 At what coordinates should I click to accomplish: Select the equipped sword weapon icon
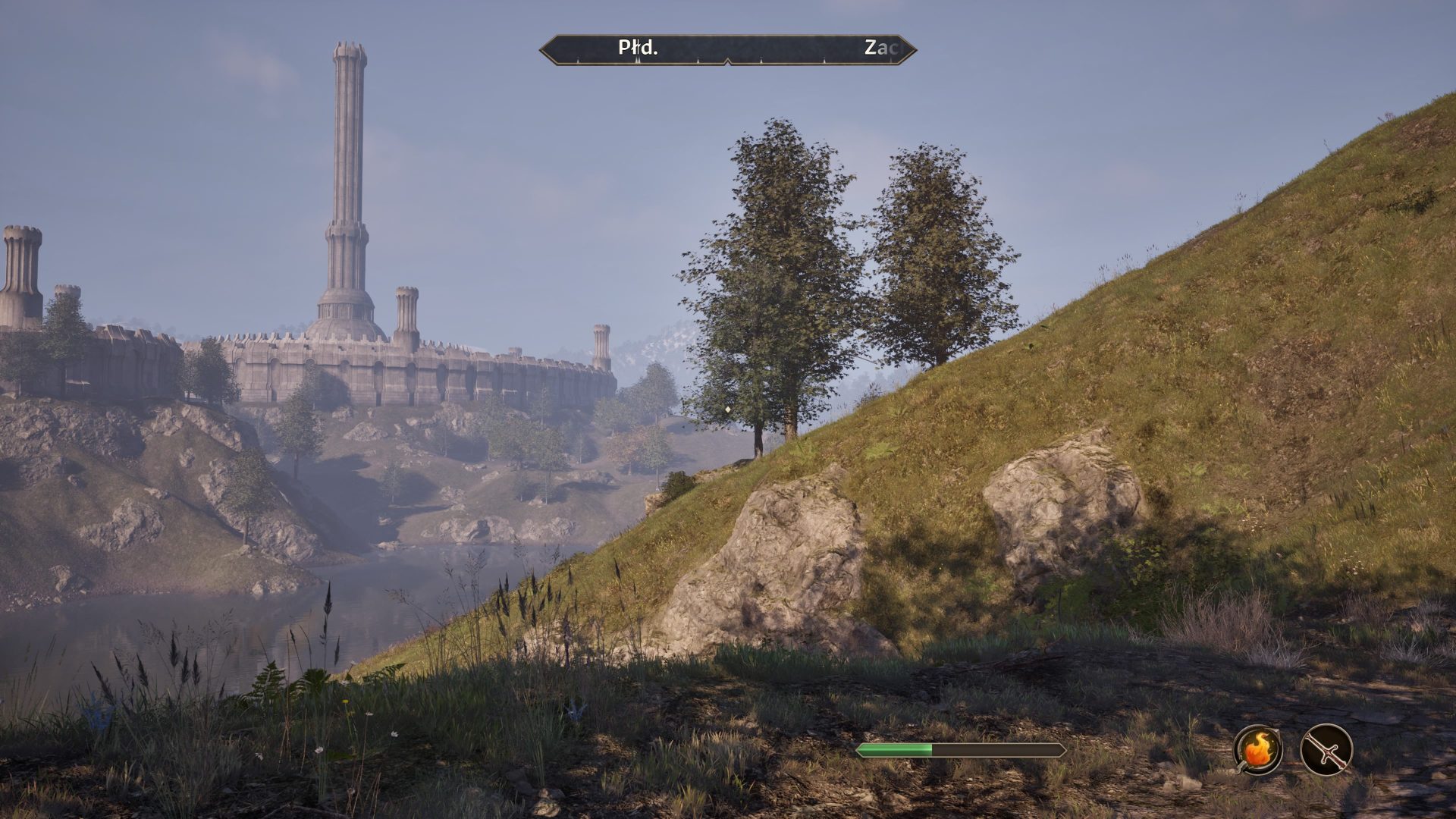click(1326, 749)
